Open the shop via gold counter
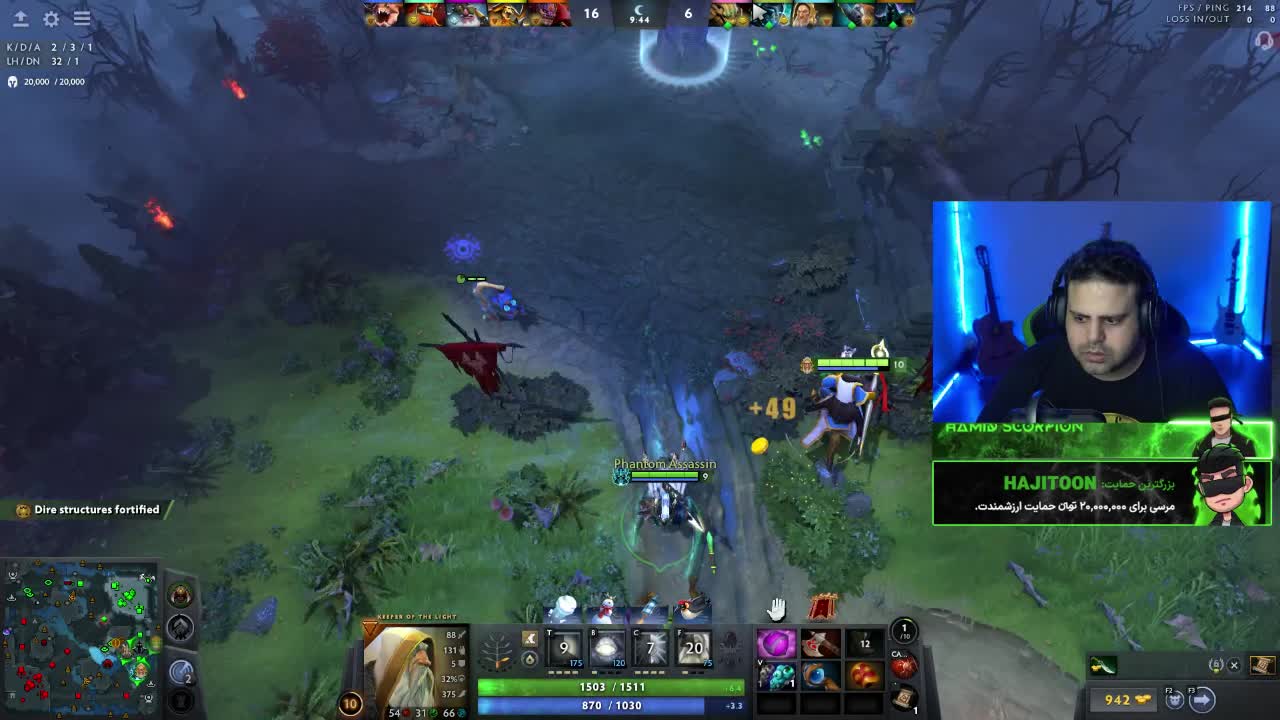 coord(1127,700)
